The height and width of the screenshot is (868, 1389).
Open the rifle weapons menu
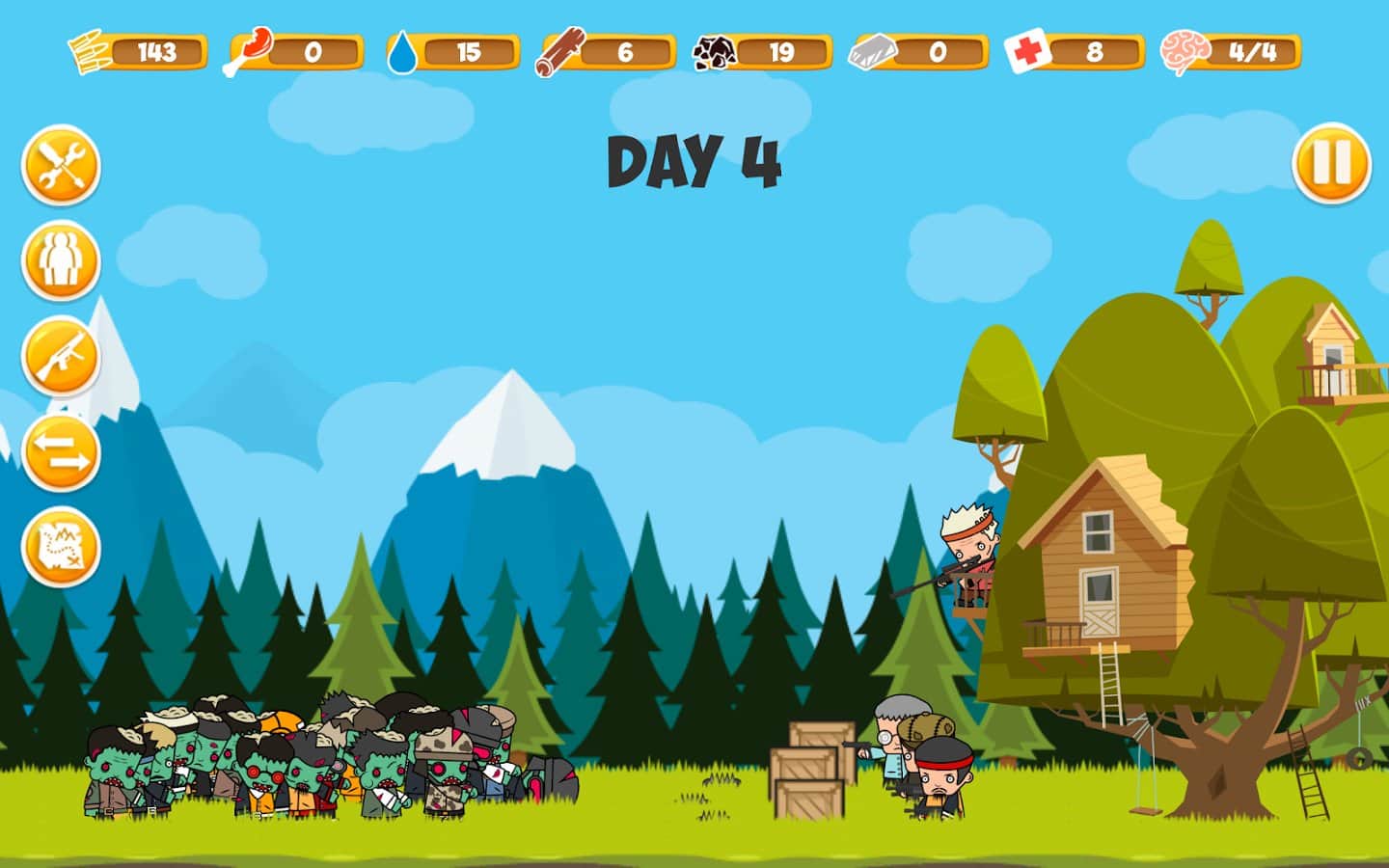[x=61, y=356]
